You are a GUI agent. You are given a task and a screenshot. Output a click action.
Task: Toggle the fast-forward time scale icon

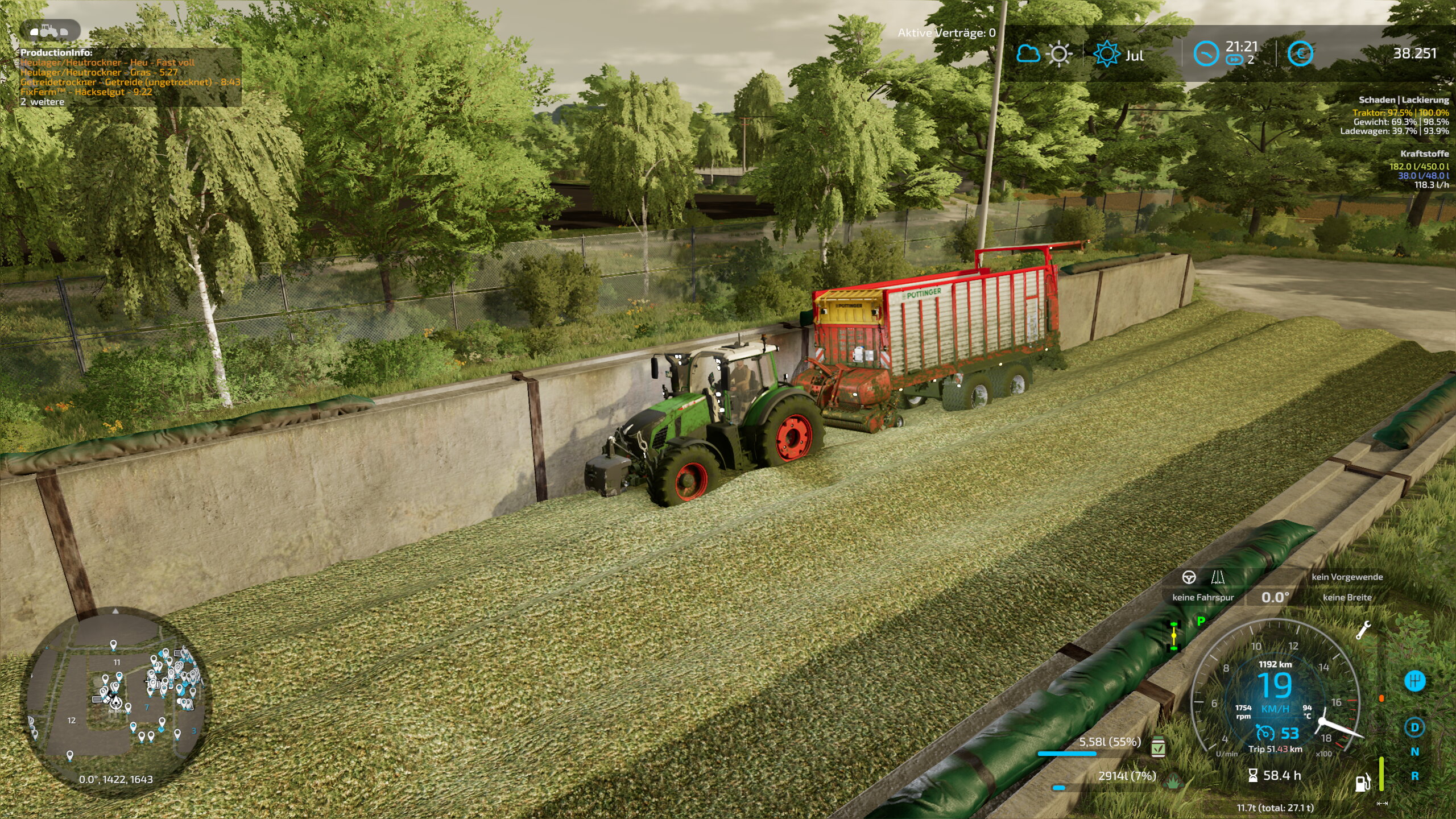click(x=1234, y=60)
